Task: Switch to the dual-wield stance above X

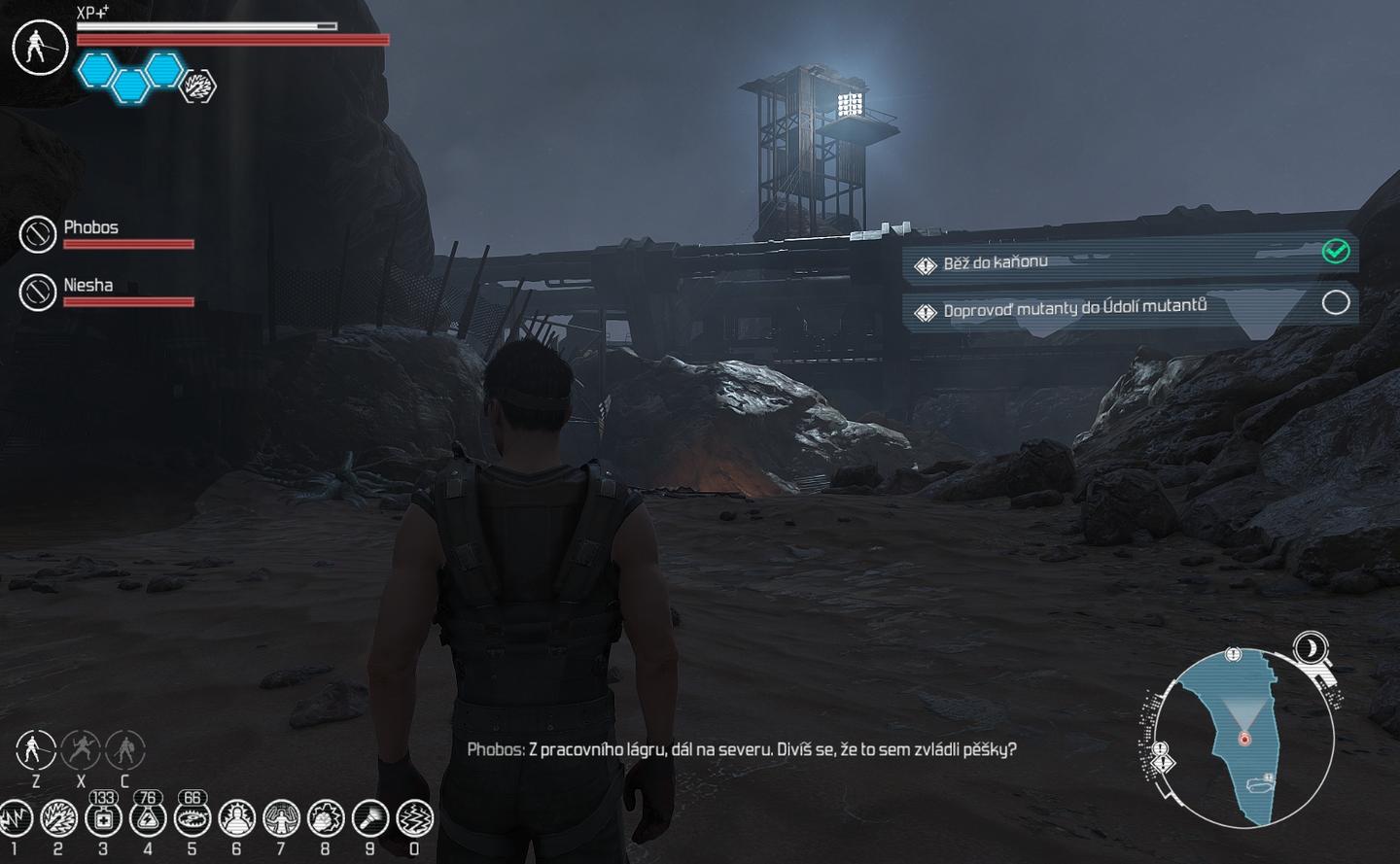Action: (x=81, y=749)
